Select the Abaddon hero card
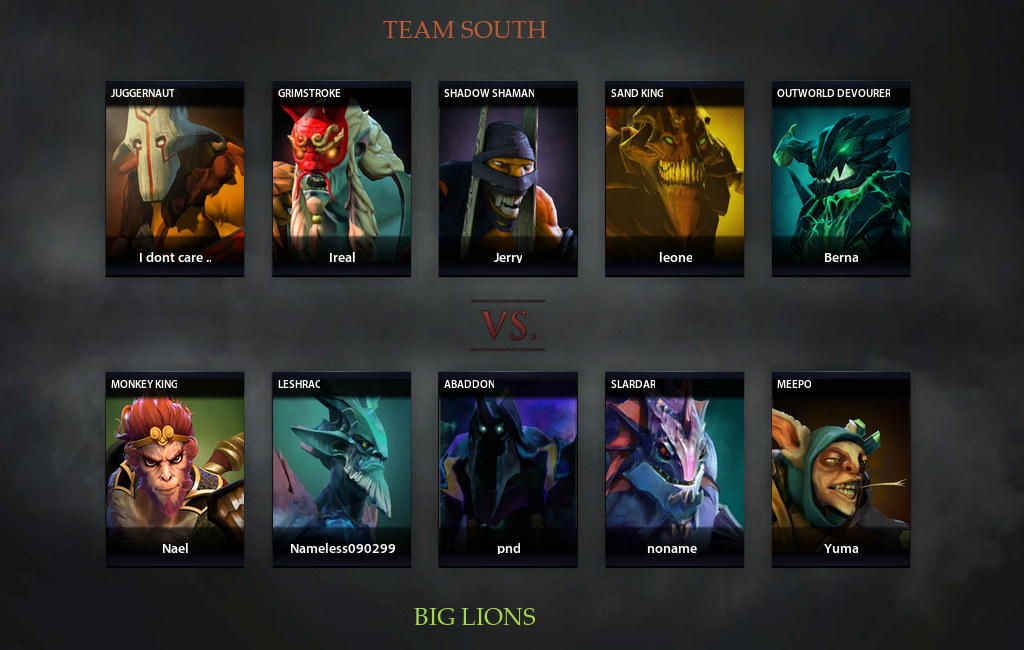The height and width of the screenshot is (650, 1024). click(x=508, y=469)
